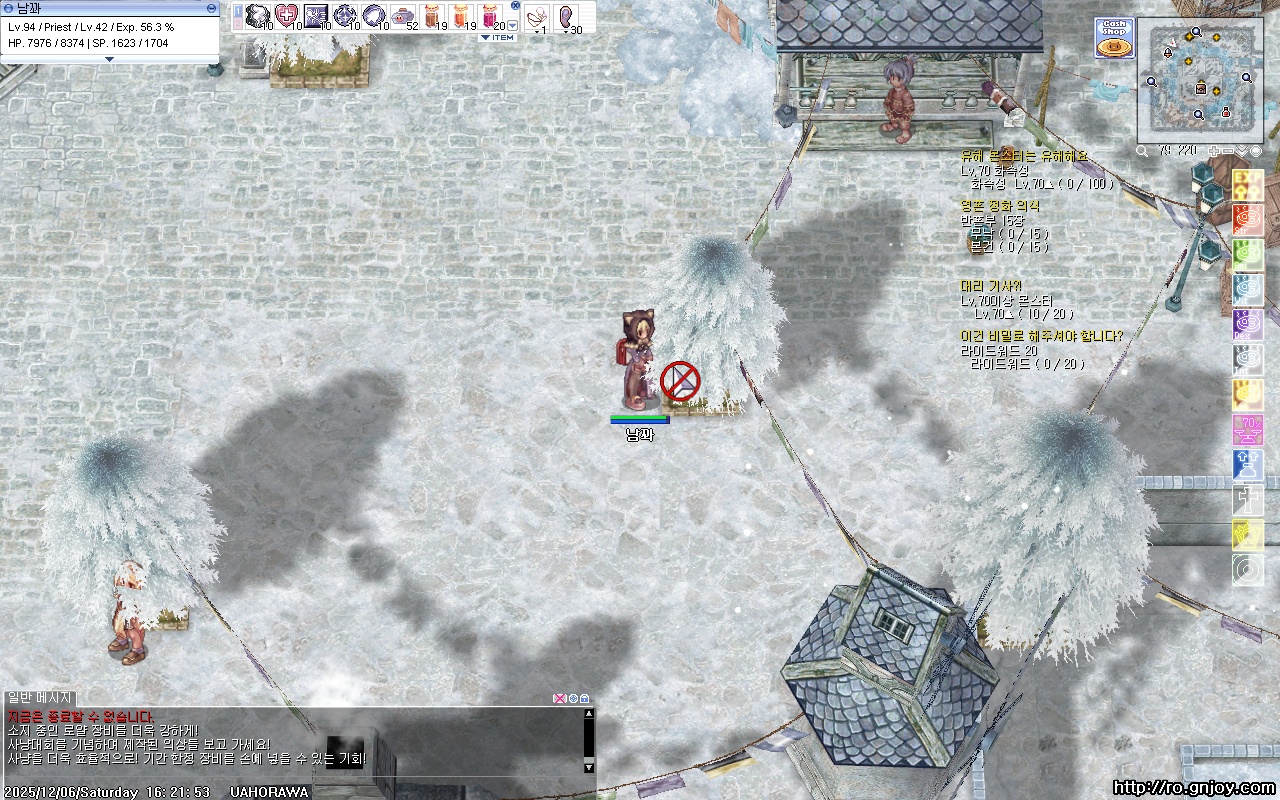
Task: Close the skill hotbar
Action: [x=515, y=5]
